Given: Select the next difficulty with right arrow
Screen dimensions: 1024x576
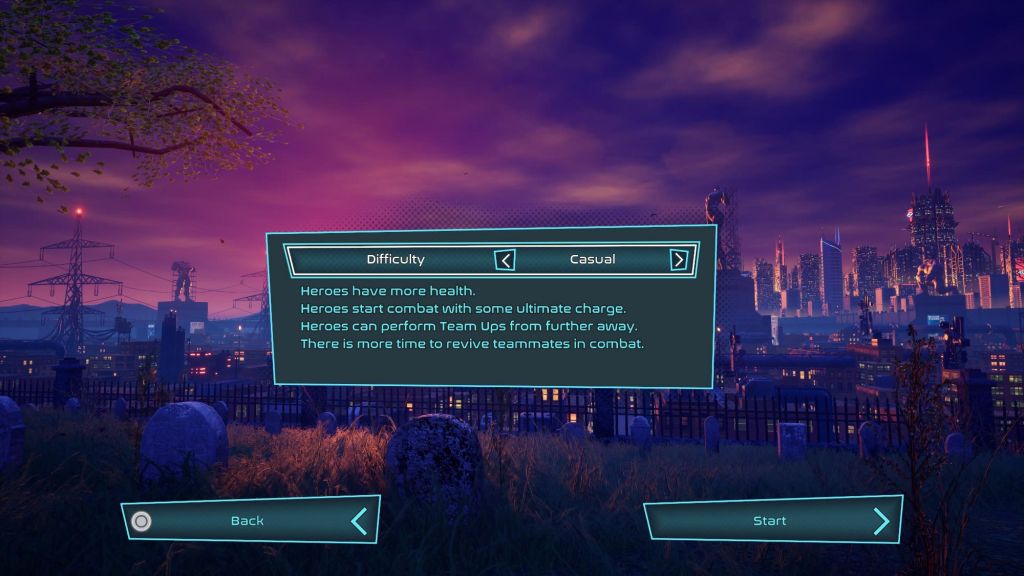Looking at the screenshot, I should pos(679,260).
